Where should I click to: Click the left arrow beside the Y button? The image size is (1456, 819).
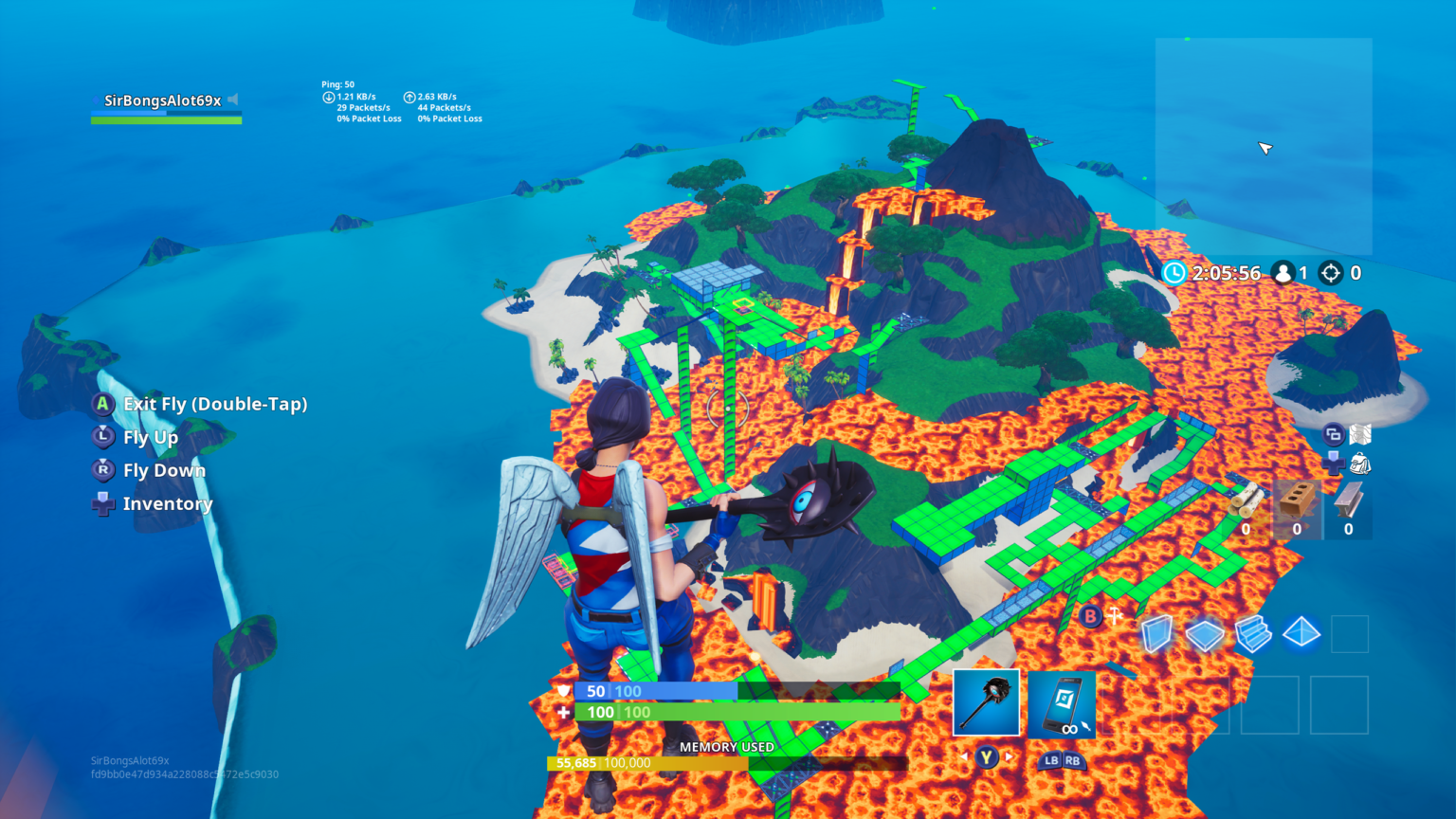pos(964,758)
